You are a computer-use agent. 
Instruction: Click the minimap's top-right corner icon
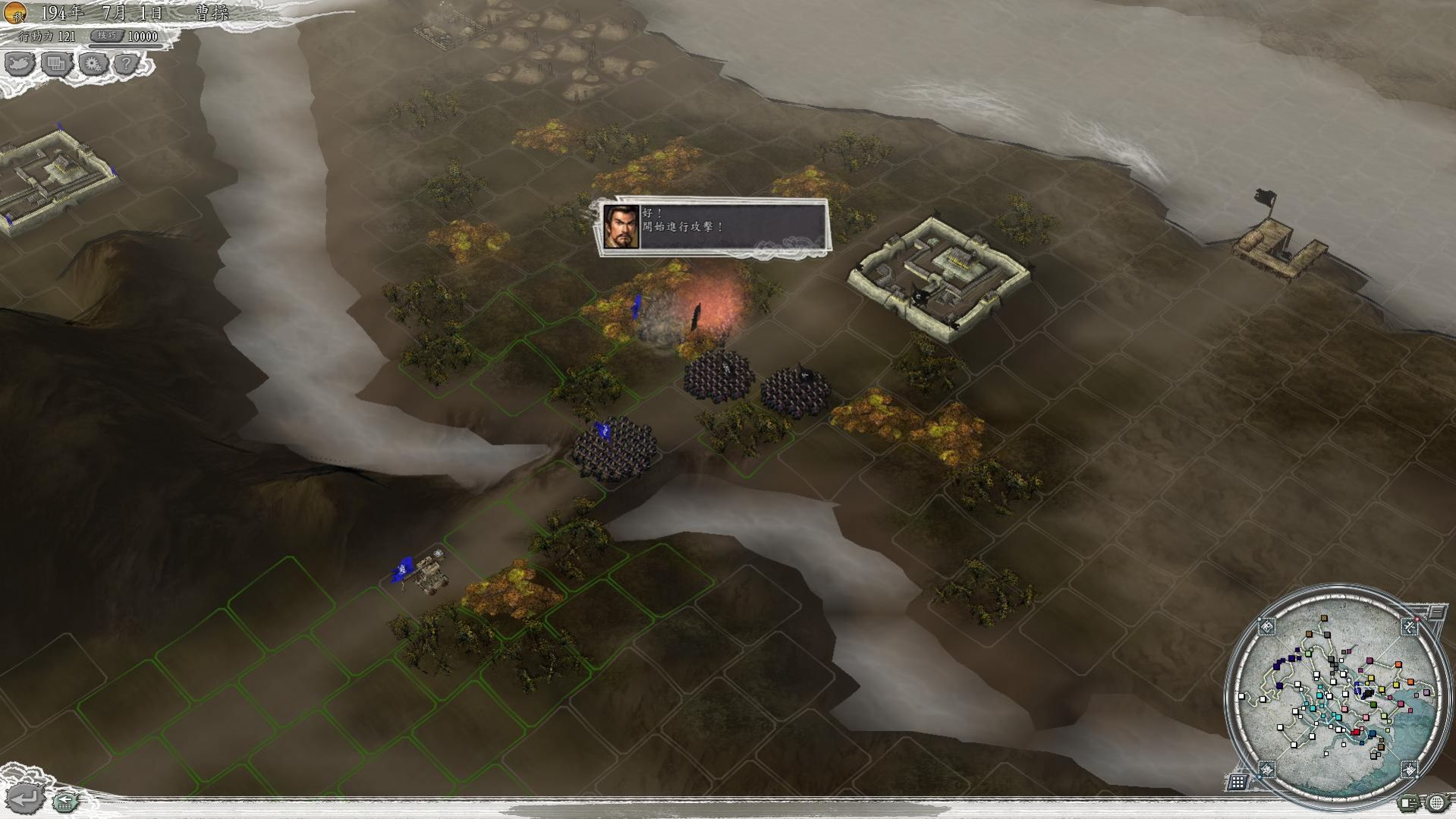[x=1409, y=626]
